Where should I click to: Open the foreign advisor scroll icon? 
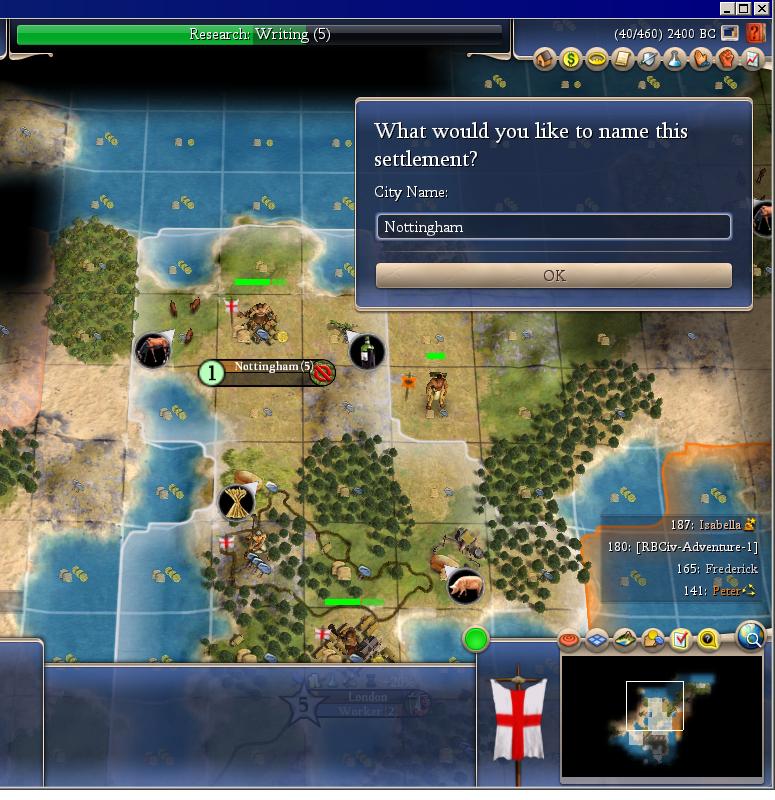(x=622, y=59)
